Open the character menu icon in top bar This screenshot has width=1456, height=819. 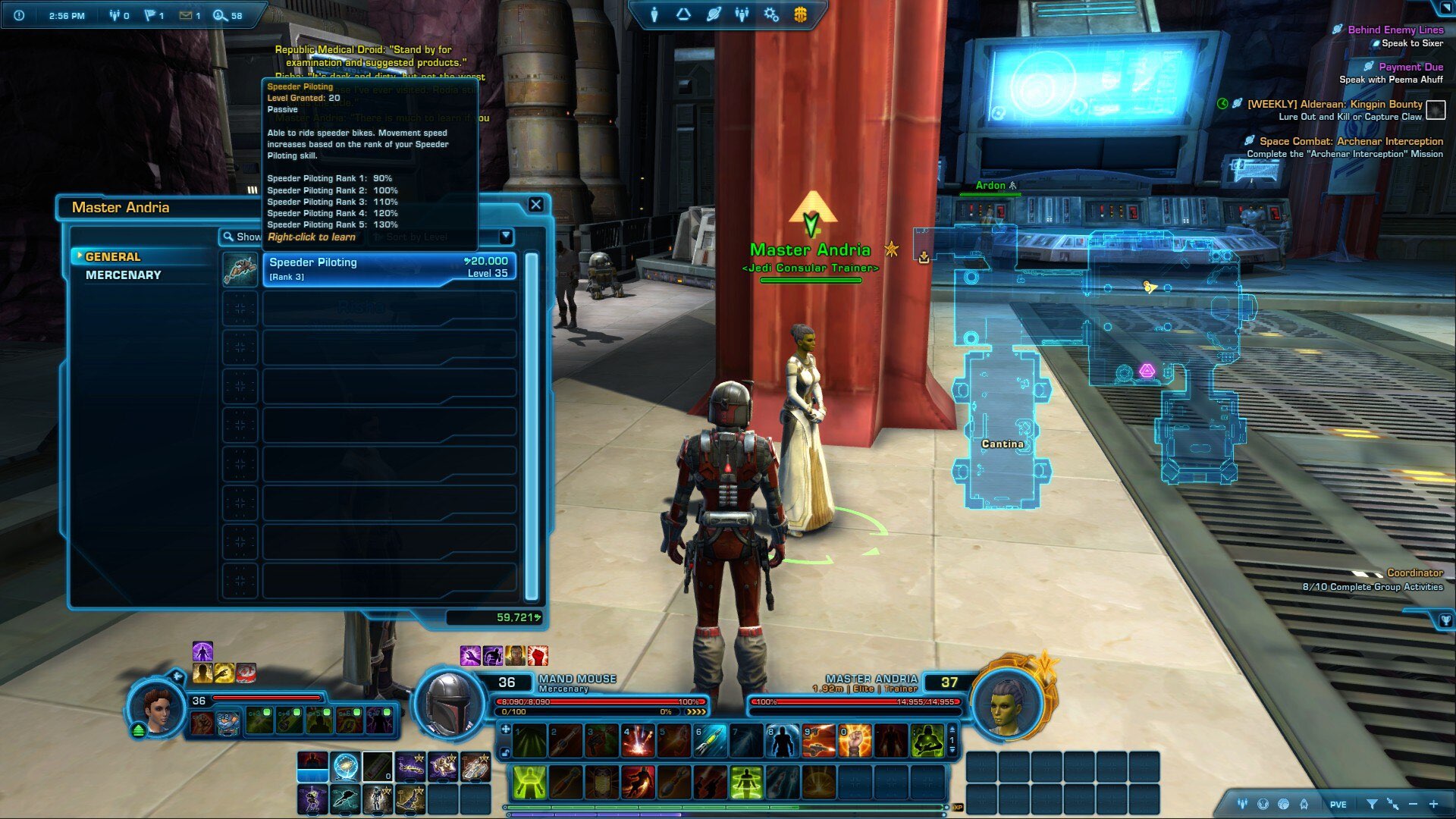pyautogui.click(x=654, y=14)
